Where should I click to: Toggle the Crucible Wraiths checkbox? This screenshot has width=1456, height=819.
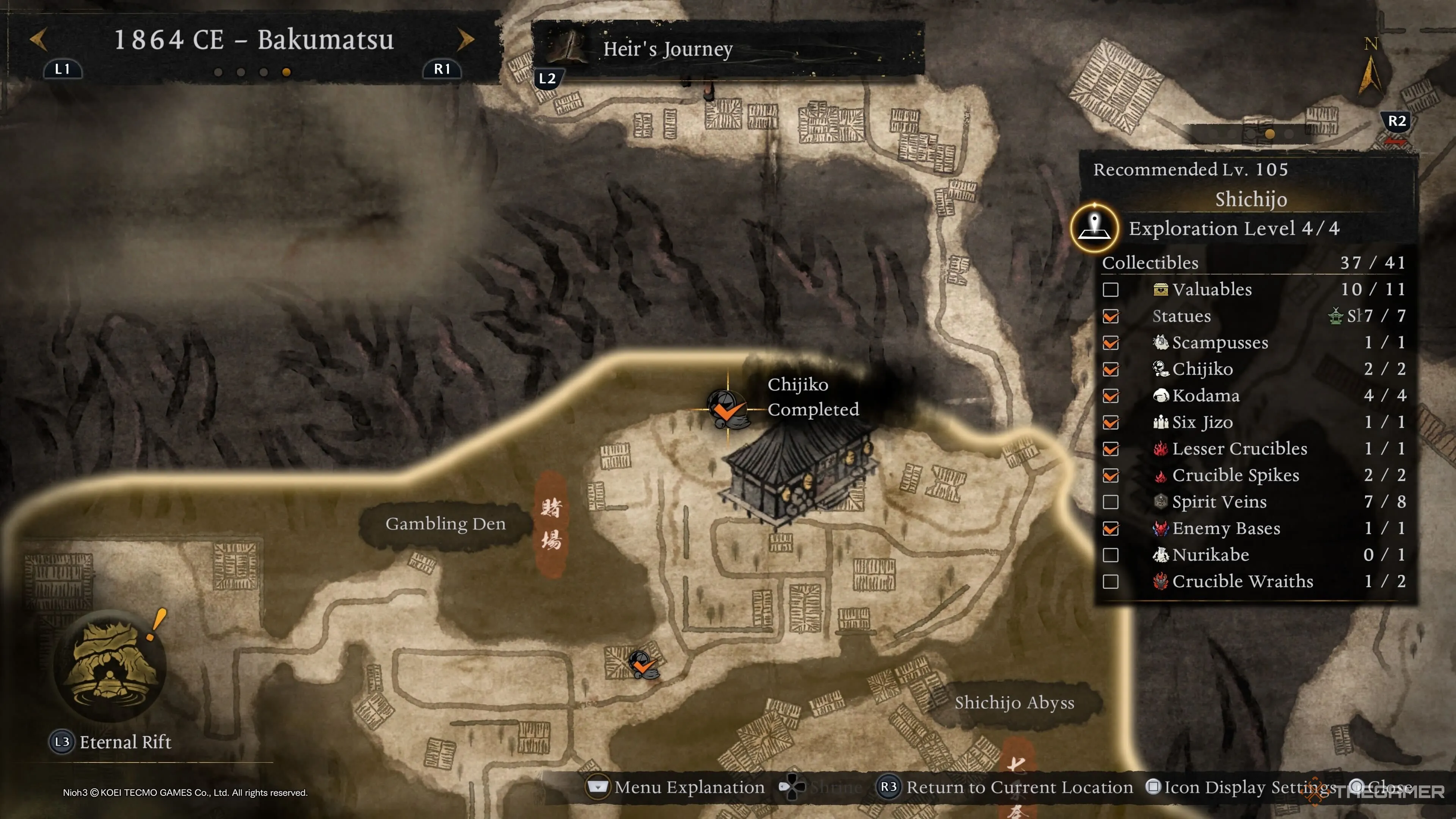pos(1110,582)
